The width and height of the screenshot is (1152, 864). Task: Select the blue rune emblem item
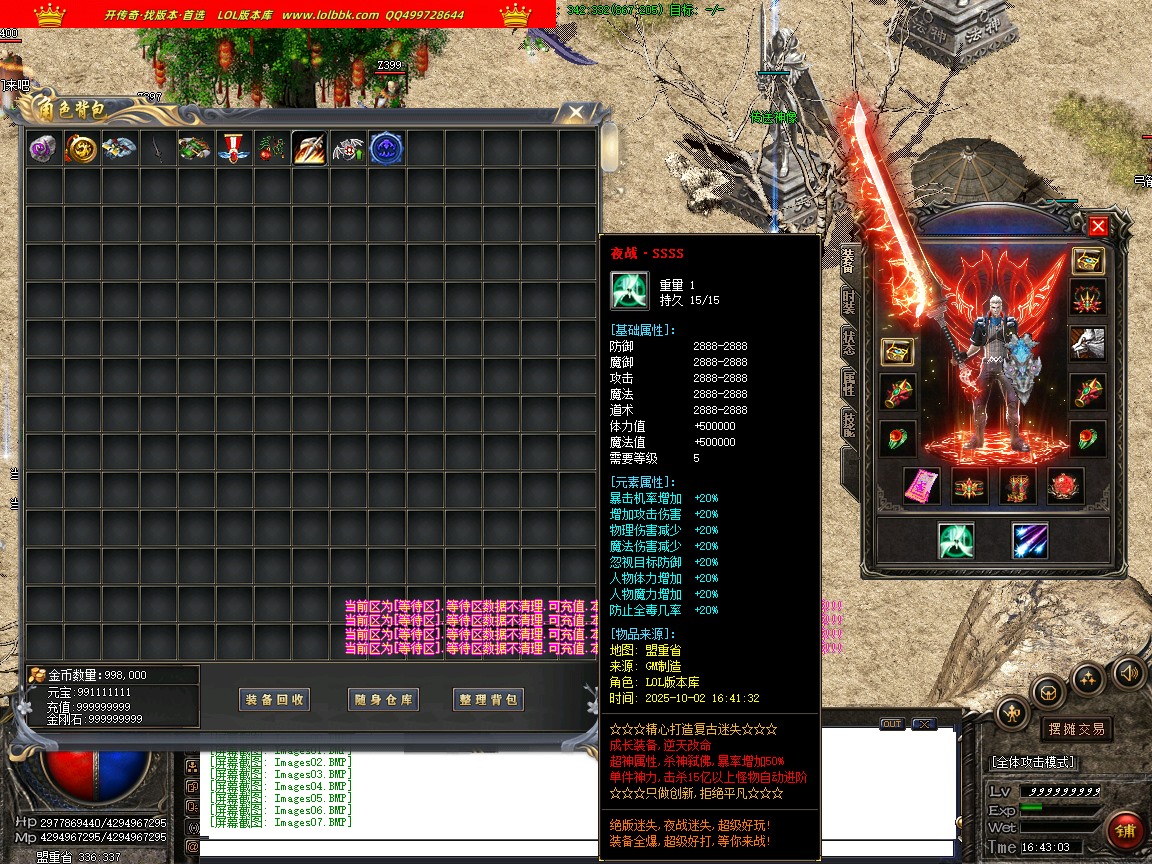click(x=386, y=149)
